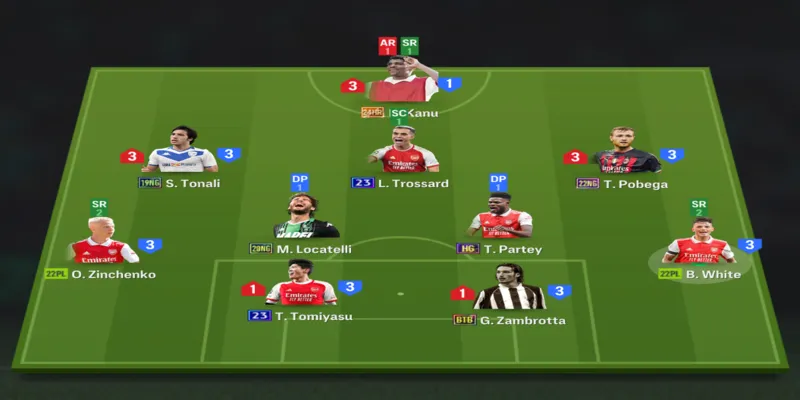
Task: Select O. Zinchenko's player card
Action: [103, 246]
